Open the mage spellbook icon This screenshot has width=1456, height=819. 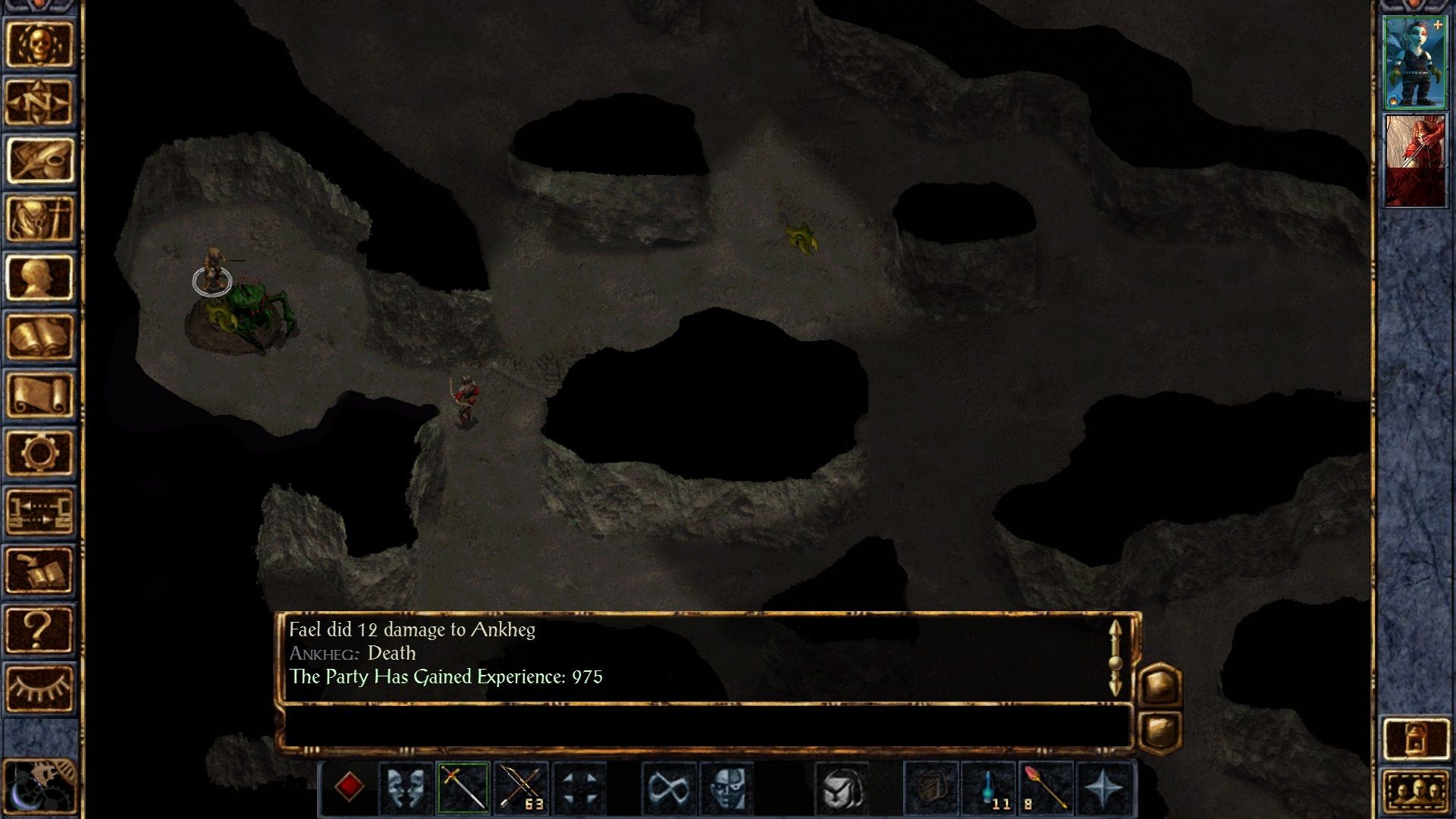(x=39, y=336)
